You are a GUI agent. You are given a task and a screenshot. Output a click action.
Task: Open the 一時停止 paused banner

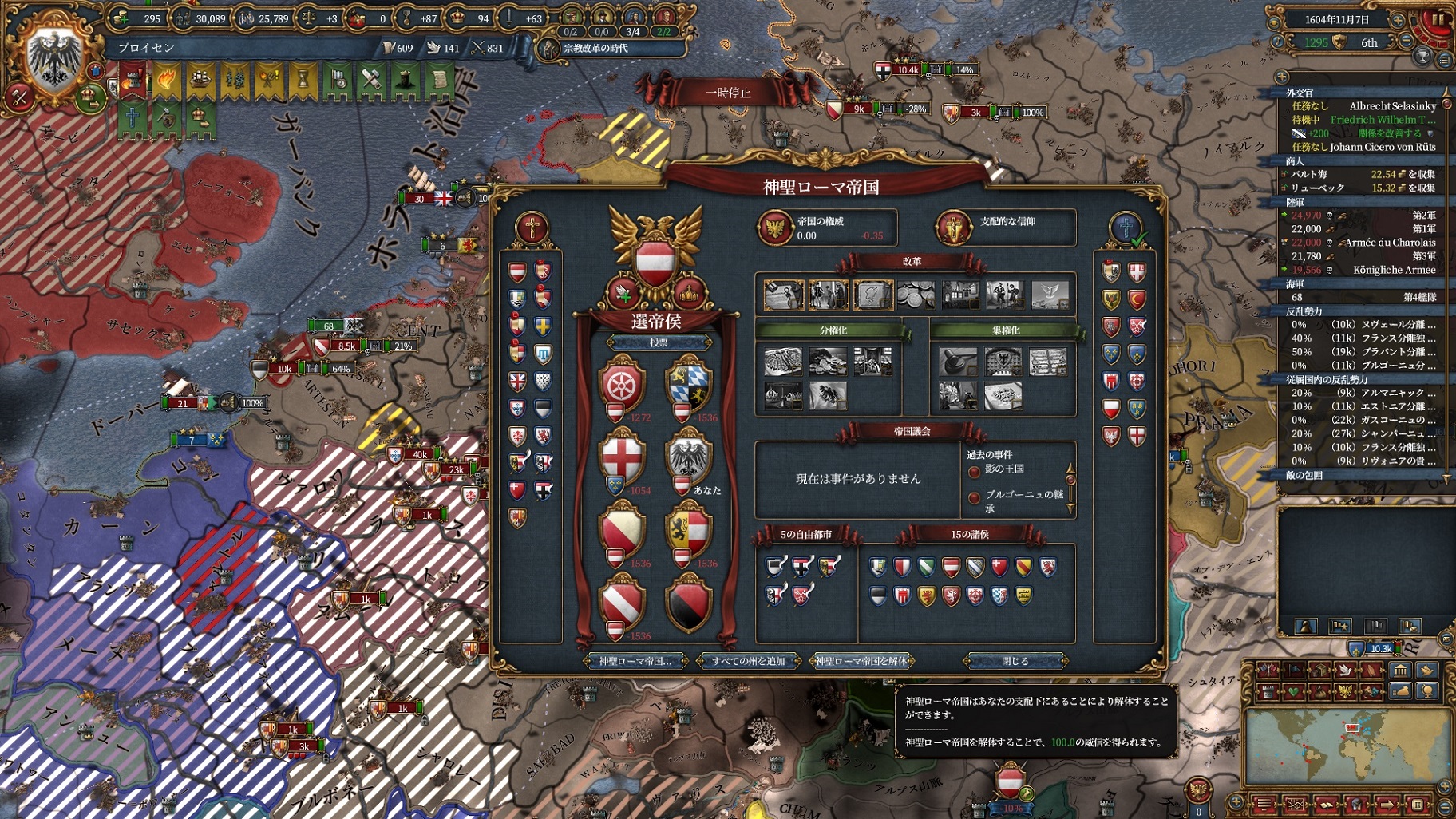pos(727,93)
